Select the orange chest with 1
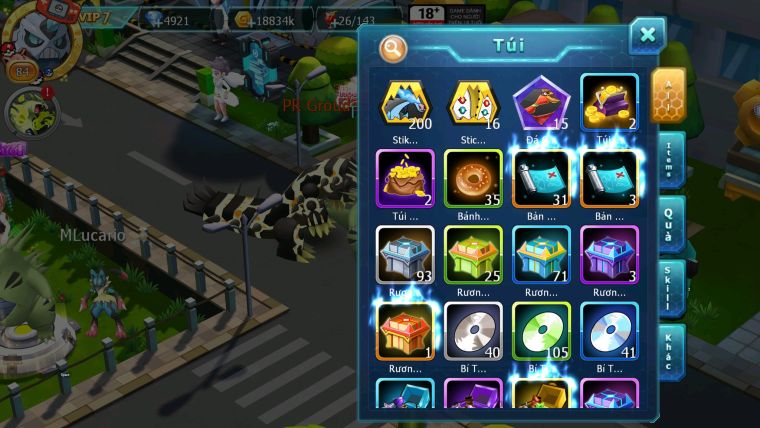 [405, 331]
